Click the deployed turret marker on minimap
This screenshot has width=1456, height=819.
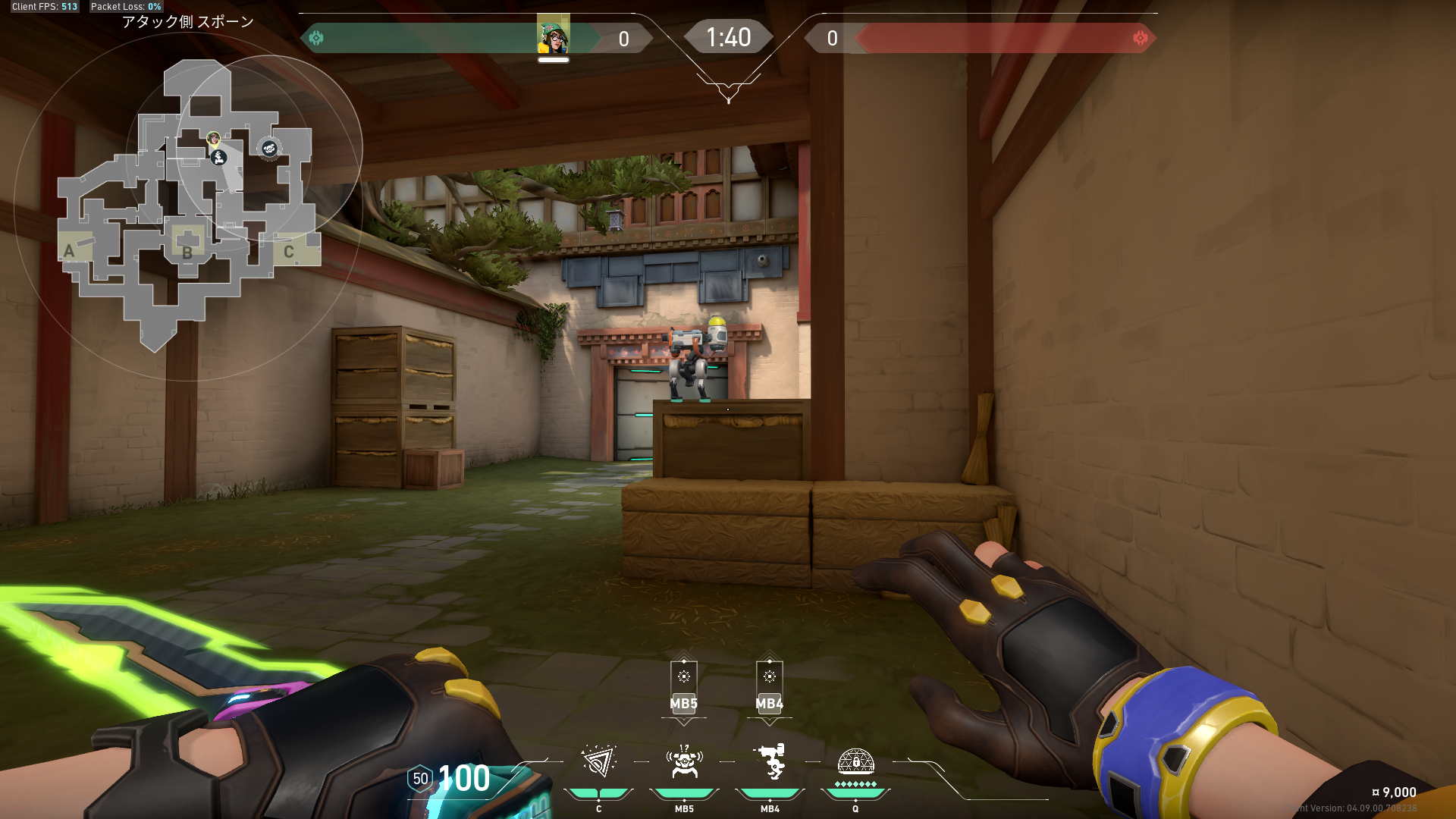tap(220, 158)
